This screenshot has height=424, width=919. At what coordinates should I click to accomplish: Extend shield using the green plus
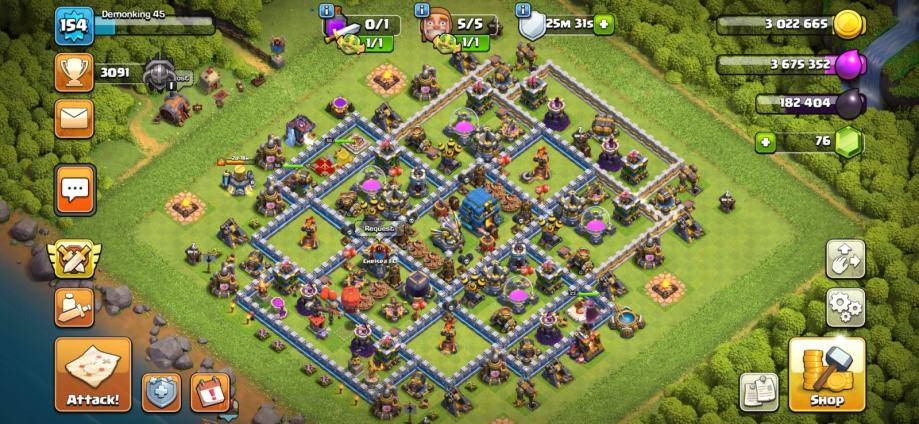[x=602, y=24]
